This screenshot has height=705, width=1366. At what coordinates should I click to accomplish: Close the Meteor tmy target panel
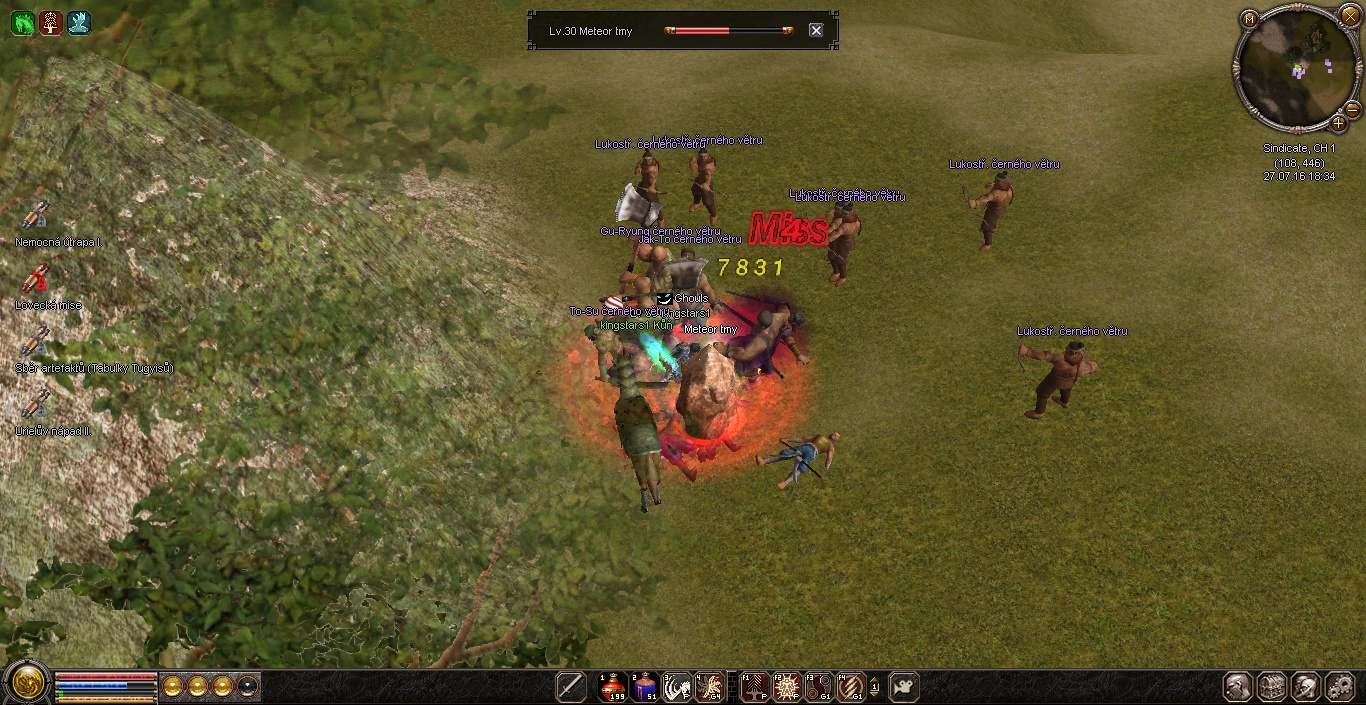tap(816, 30)
